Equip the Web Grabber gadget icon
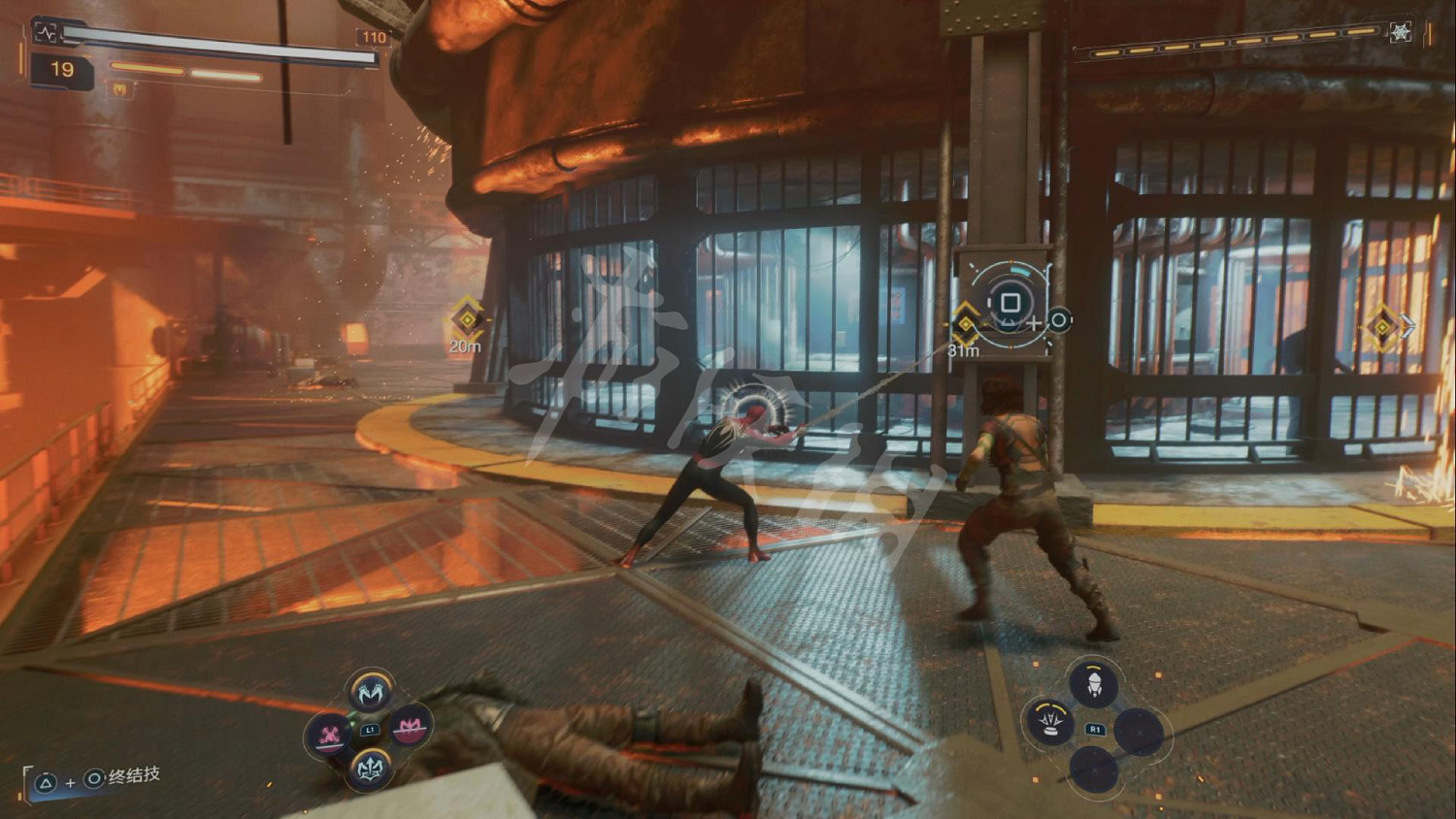Screen dimensions: 1456x819 [x=1051, y=722]
